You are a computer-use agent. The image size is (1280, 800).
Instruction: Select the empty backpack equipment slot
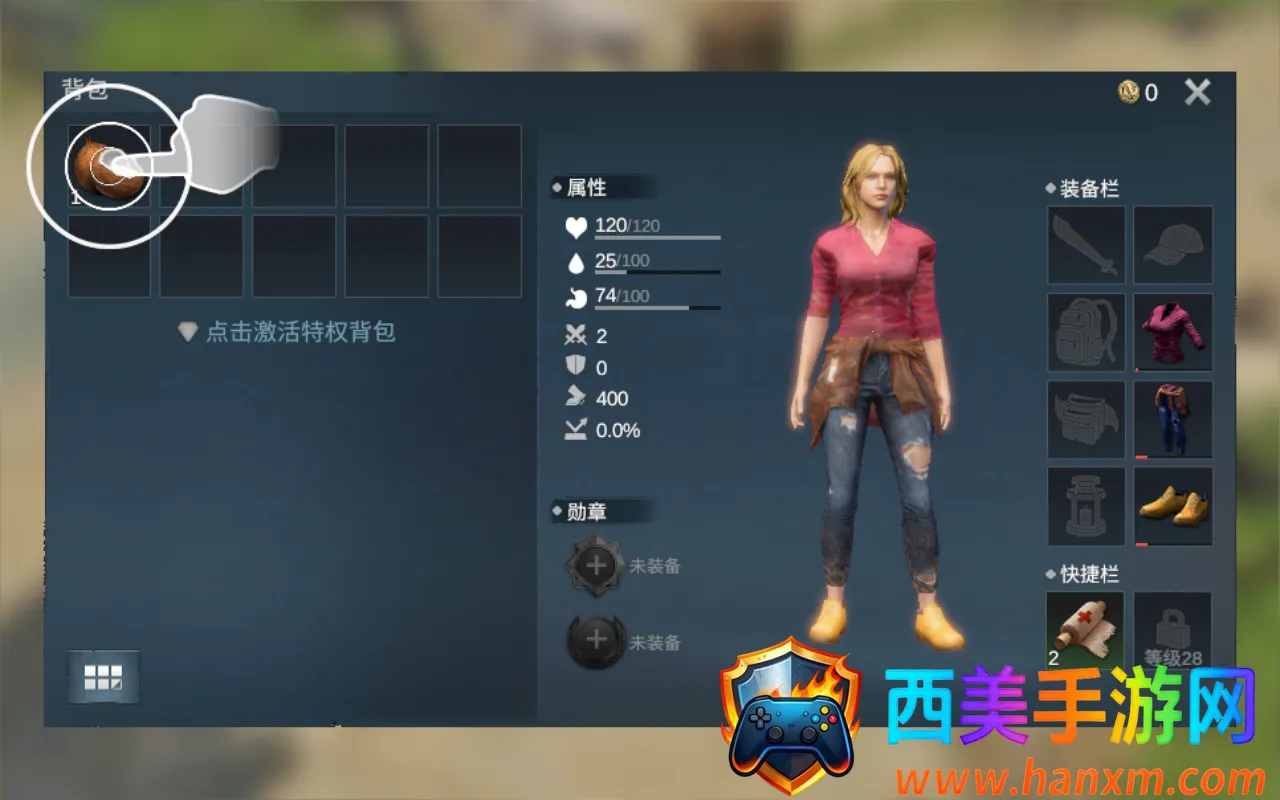[x=1086, y=333]
